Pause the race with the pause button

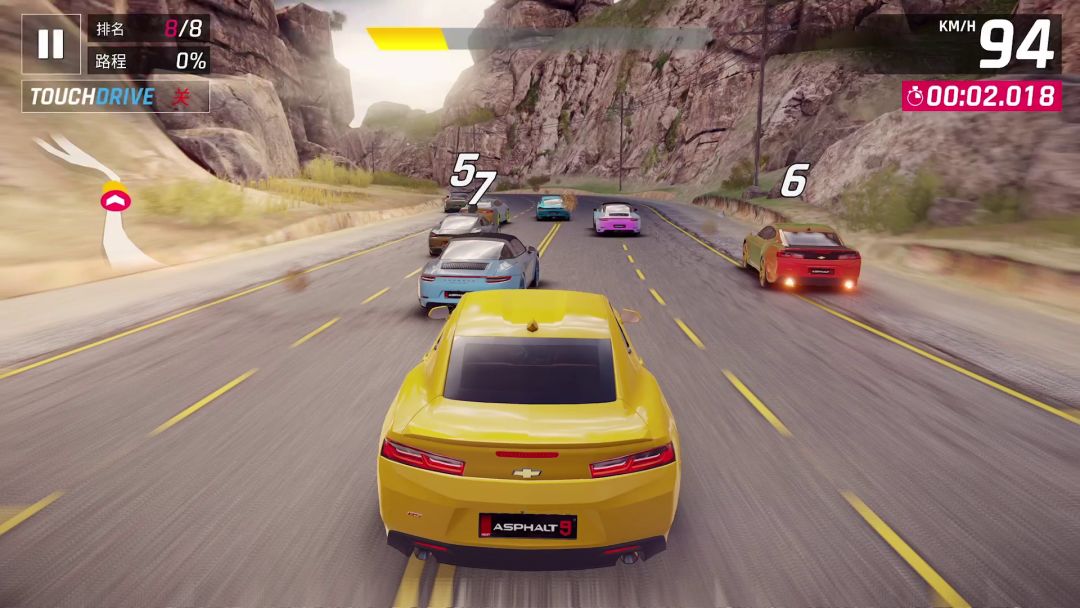pyautogui.click(x=51, y=44)
